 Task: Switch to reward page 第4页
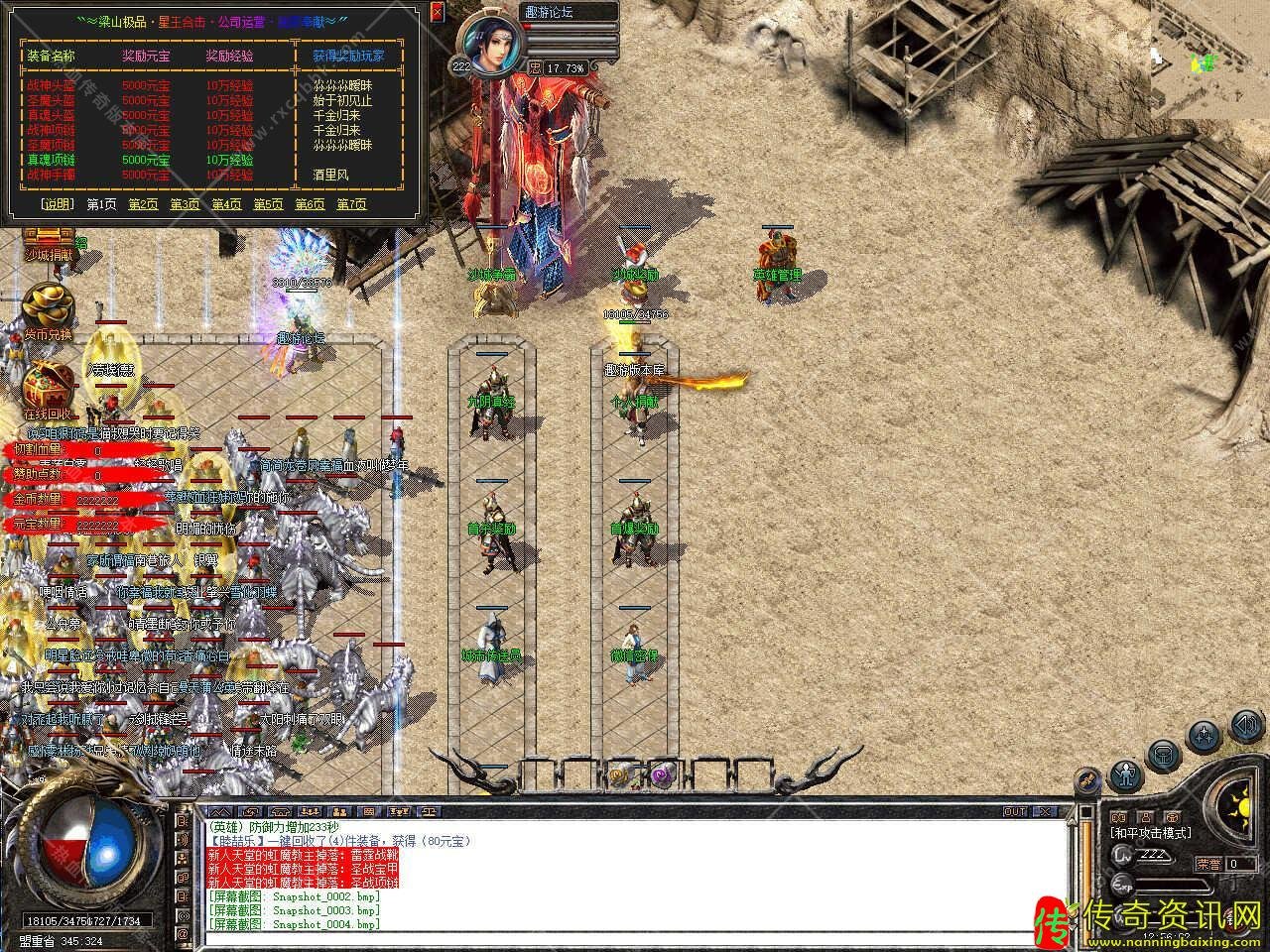226,204
